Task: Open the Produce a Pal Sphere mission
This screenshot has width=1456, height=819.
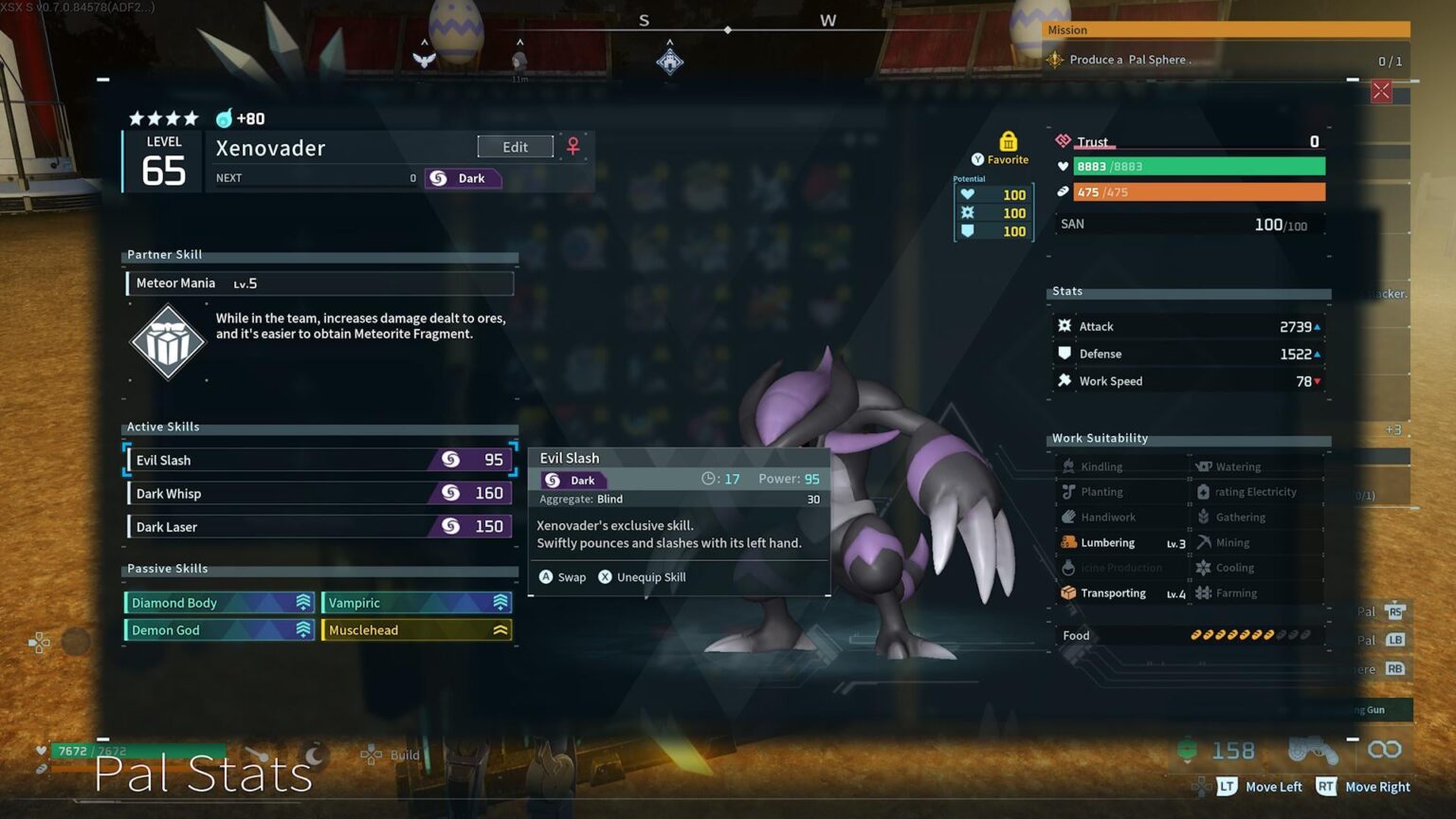Action: [x=1130, y=60]
